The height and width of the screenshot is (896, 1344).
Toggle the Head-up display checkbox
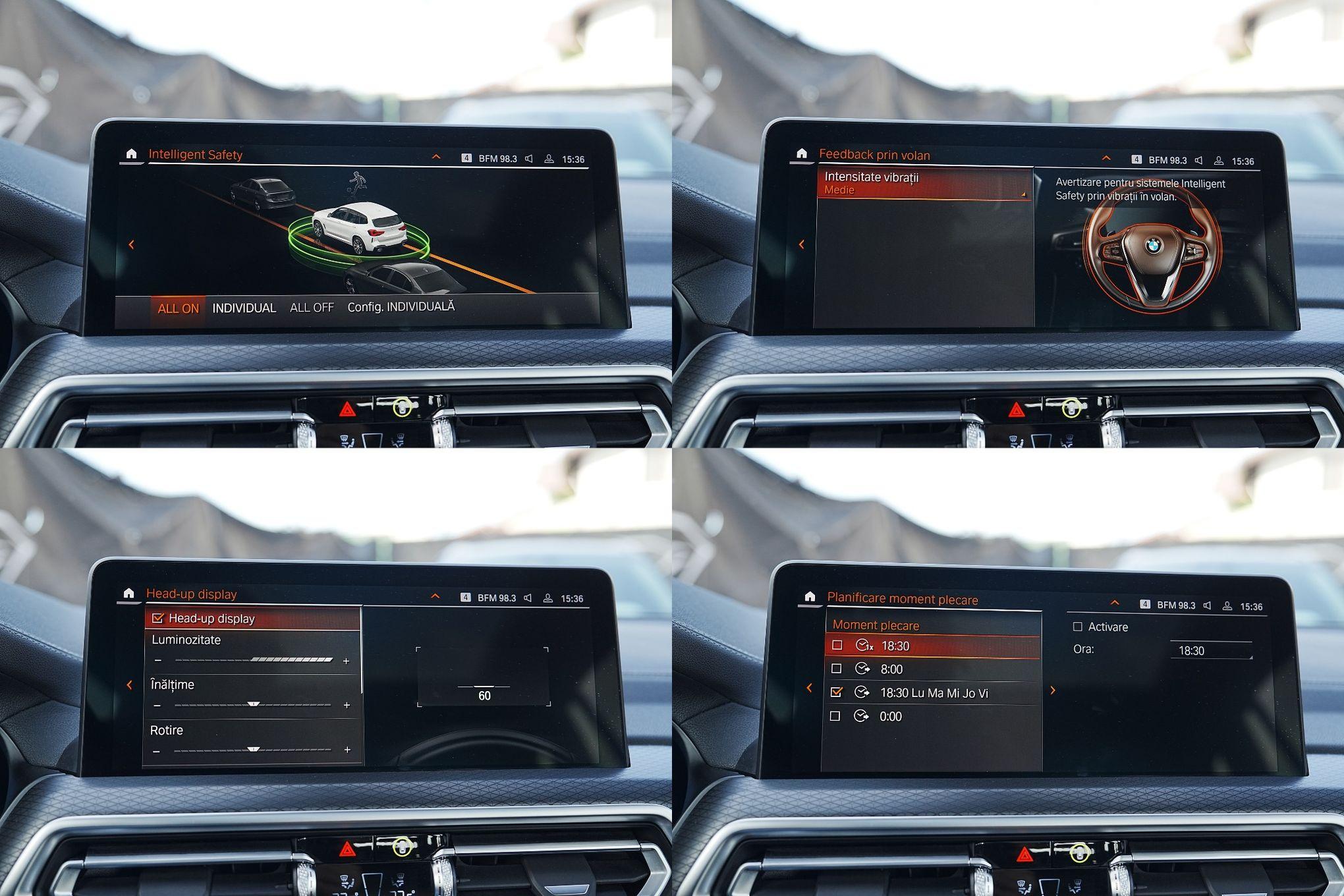click(x=157, y=619)
